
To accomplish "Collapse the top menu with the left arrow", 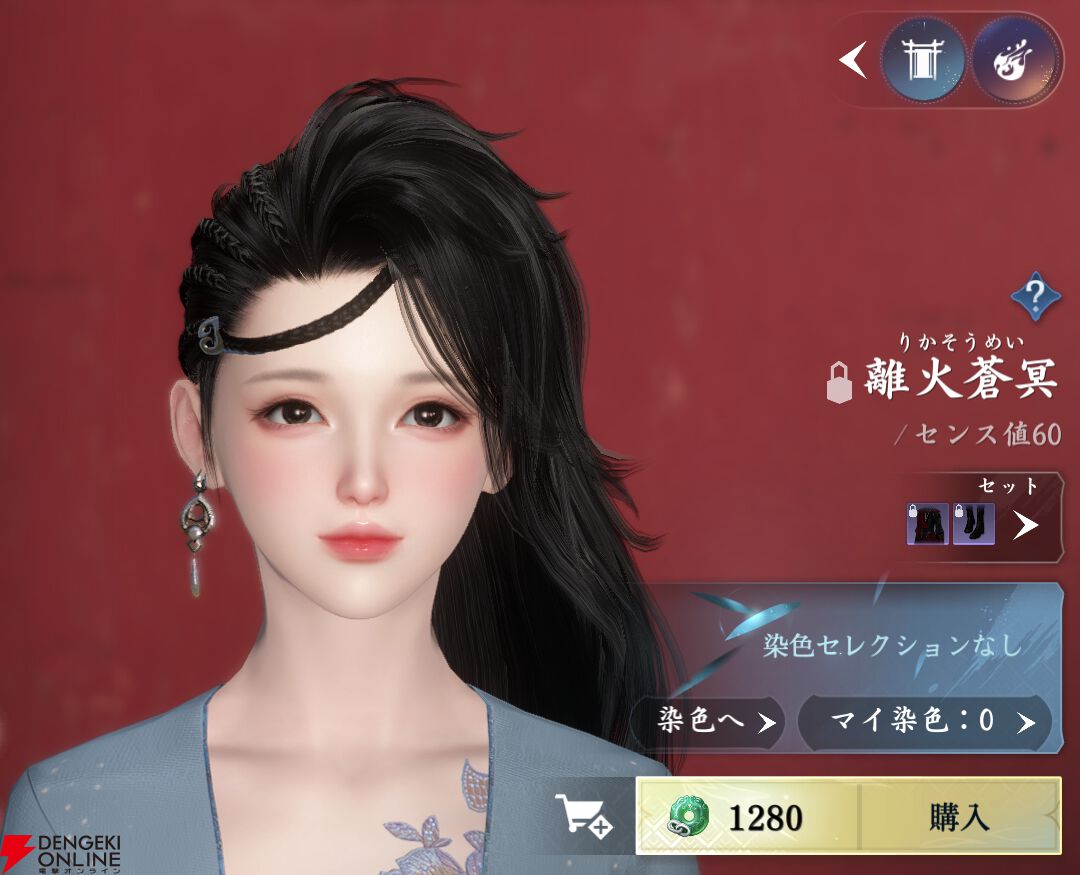I will click(852, 60).
